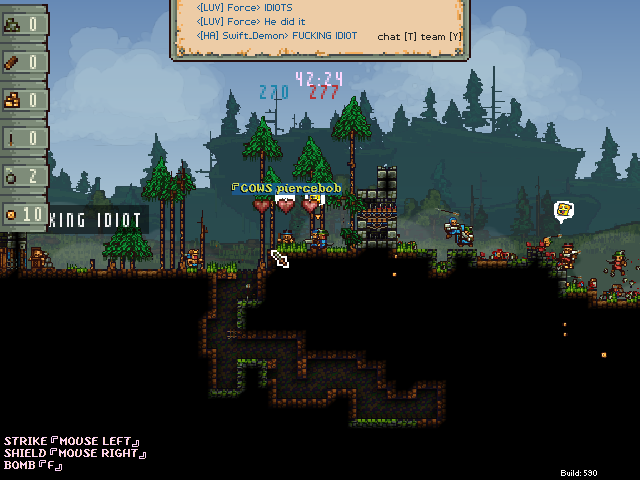
Task: Select the gold ingots slot
Action: 23,100
